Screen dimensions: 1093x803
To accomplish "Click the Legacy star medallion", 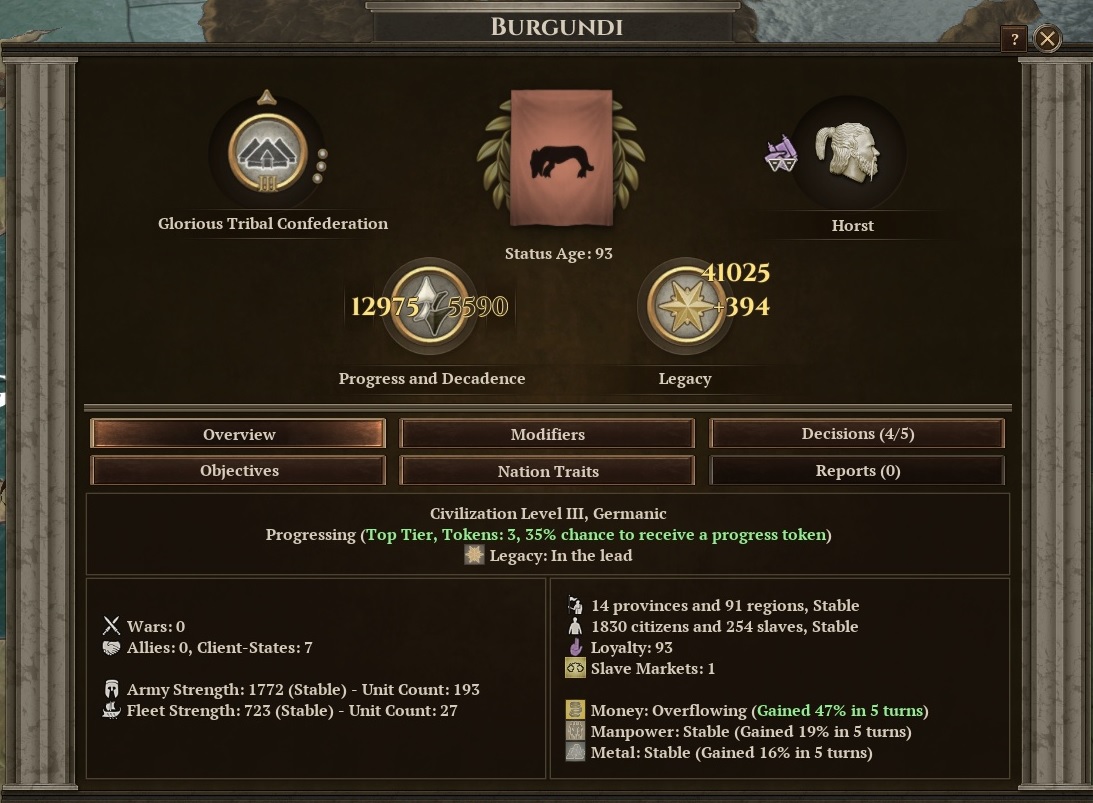I will pos(686,306).
